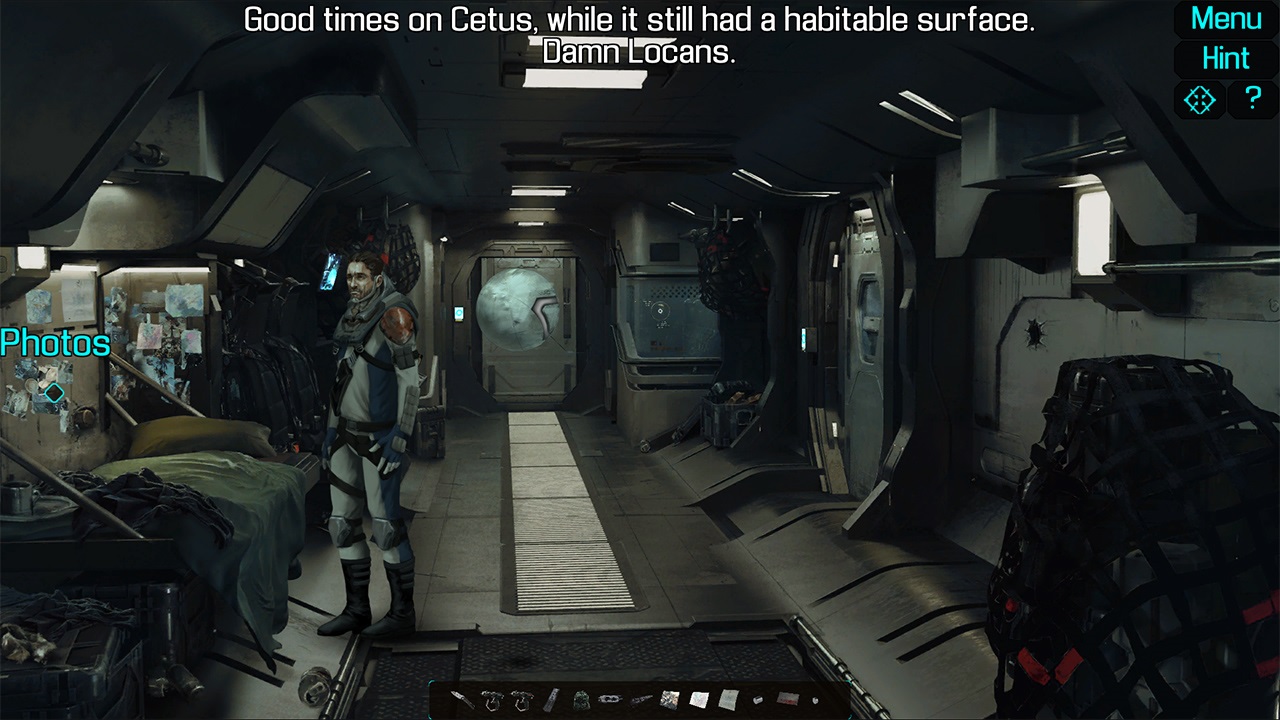Click the Photos hotspot label
Image resolution: width=1280 pixels, height=720 pixels.
pyautogui.click(x=54, y=344)
